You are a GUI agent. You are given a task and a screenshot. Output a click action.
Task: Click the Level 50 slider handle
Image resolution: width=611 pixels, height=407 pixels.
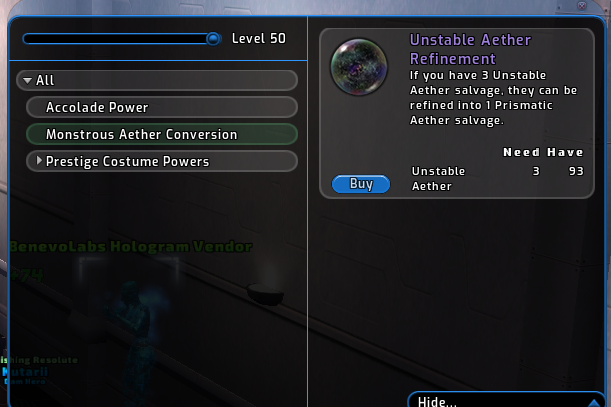[x=213, y=39]
